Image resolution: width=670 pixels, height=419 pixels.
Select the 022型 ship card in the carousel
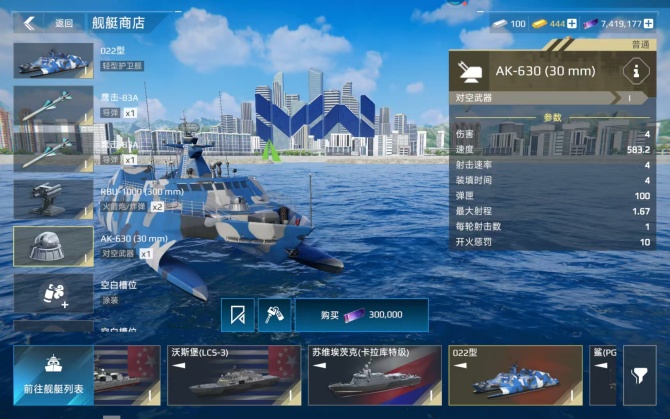click(x=514, y=376)
